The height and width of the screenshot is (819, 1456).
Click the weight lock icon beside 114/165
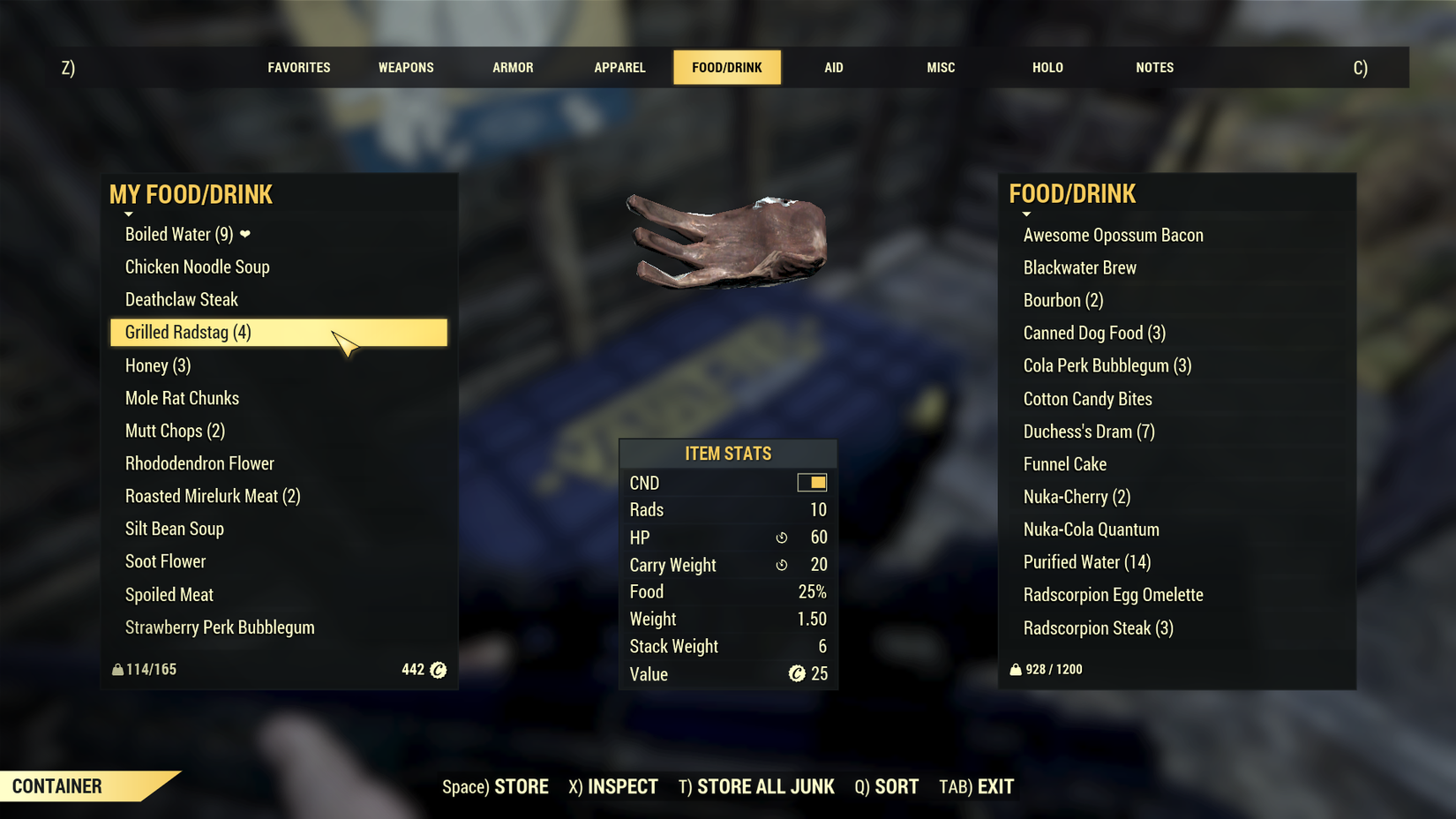pyautogui.click(x=118, y=670)
